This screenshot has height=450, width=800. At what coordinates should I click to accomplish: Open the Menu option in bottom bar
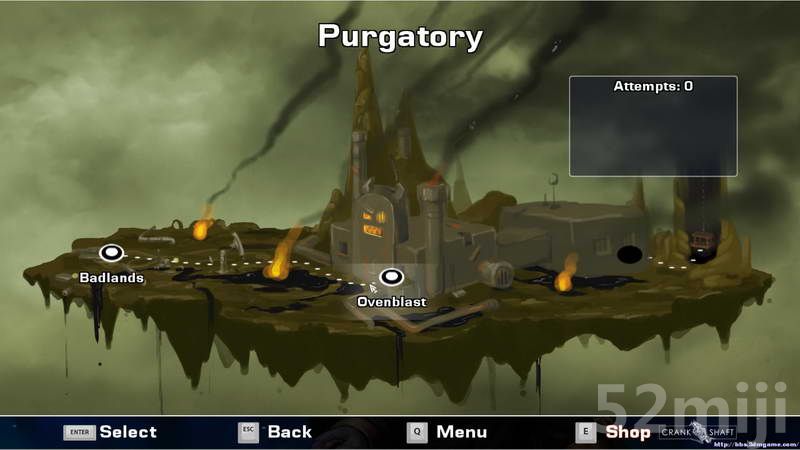461,432
